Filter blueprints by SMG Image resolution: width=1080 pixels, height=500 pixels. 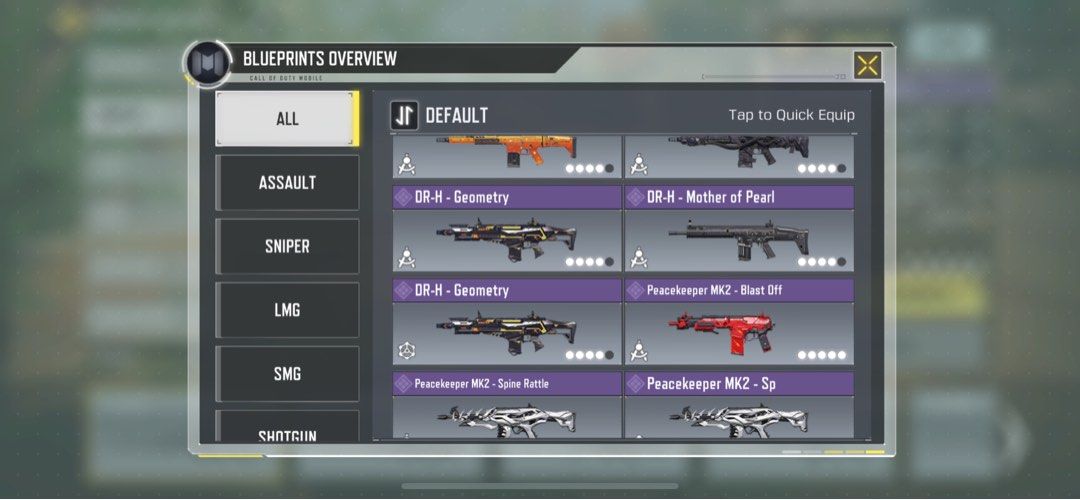pos(287,374)
